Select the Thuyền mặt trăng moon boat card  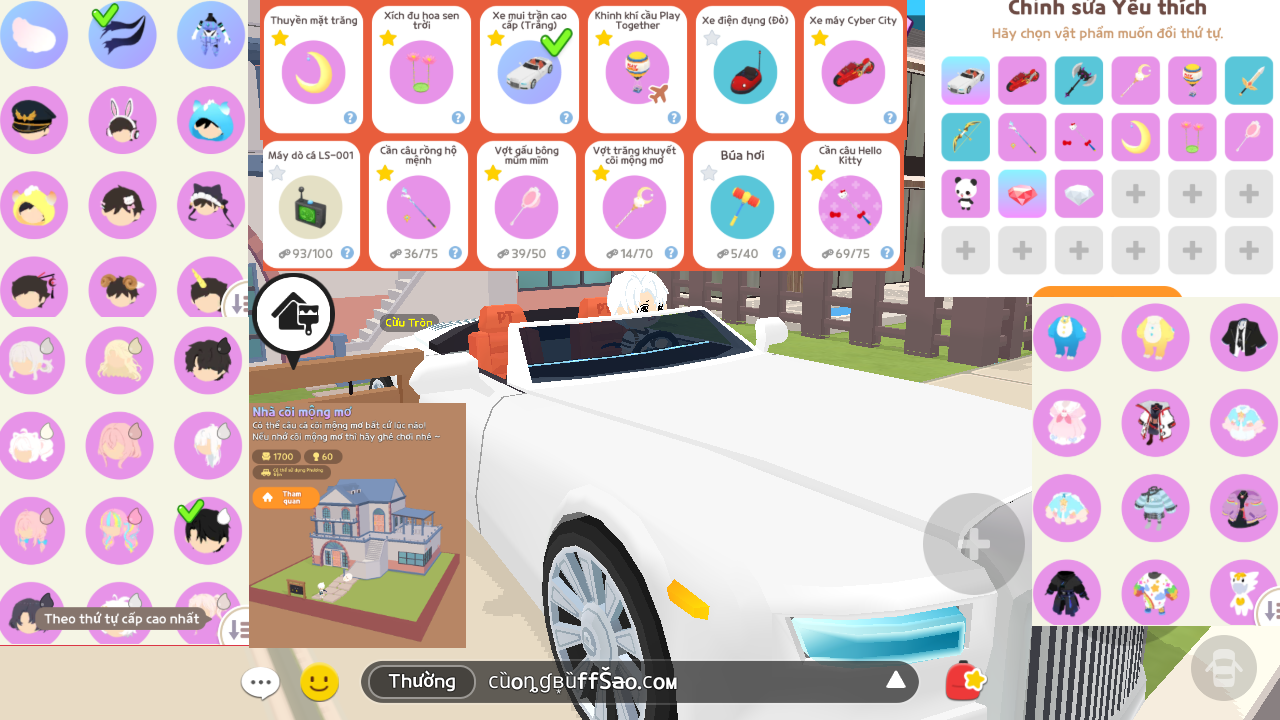coord(314,71)
